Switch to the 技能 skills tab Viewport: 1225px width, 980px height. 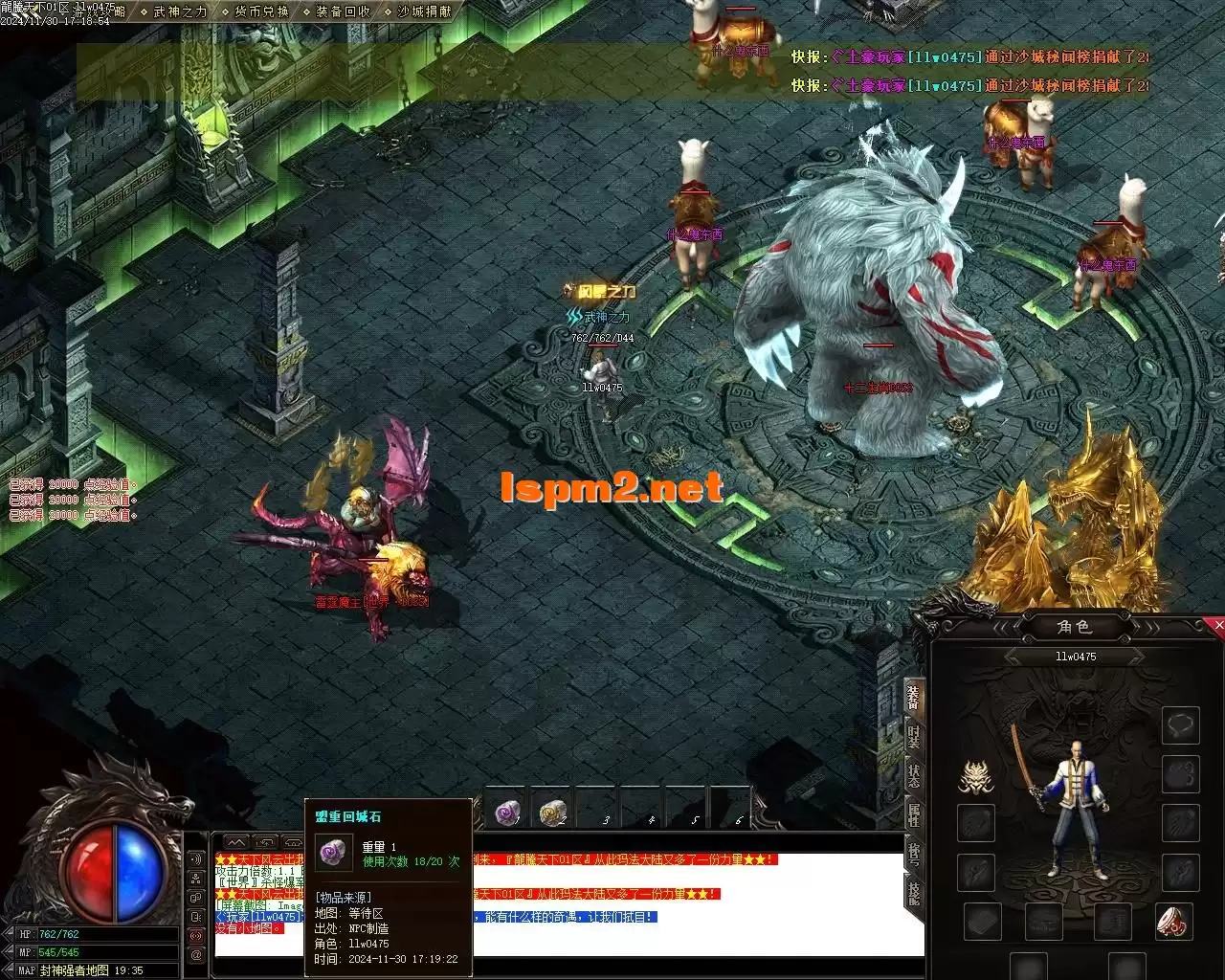[x=914, y=893]
